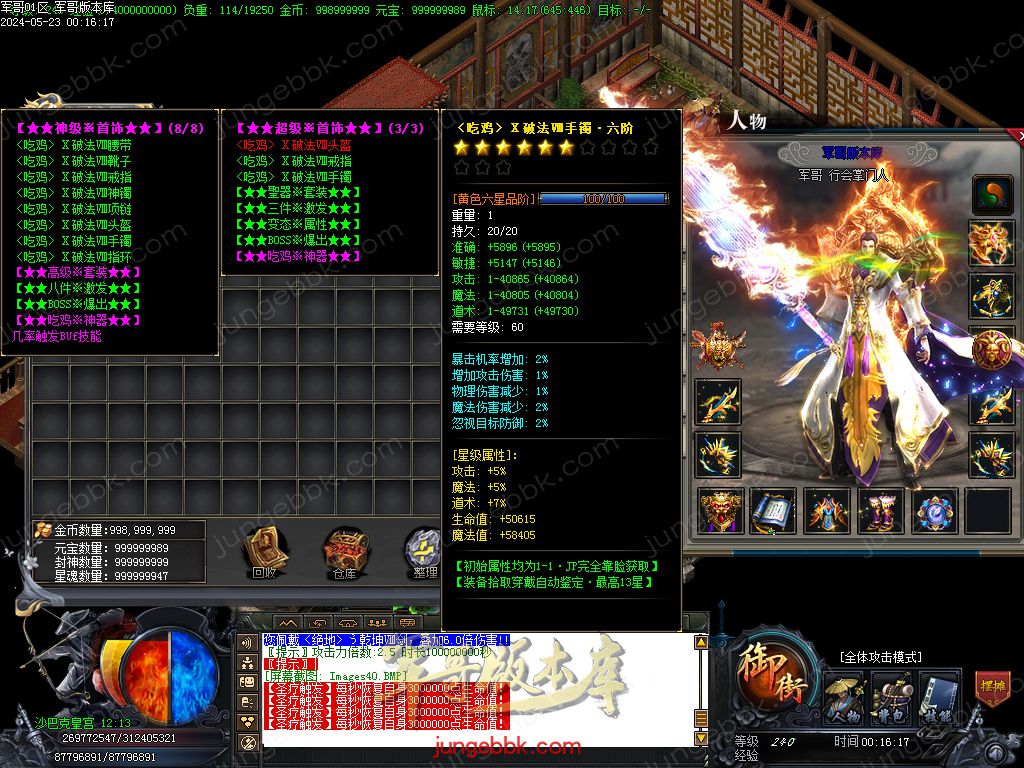Close the 人物 character panel
This screenshot has height=768, width=1024.
[x=1018, y=134]
